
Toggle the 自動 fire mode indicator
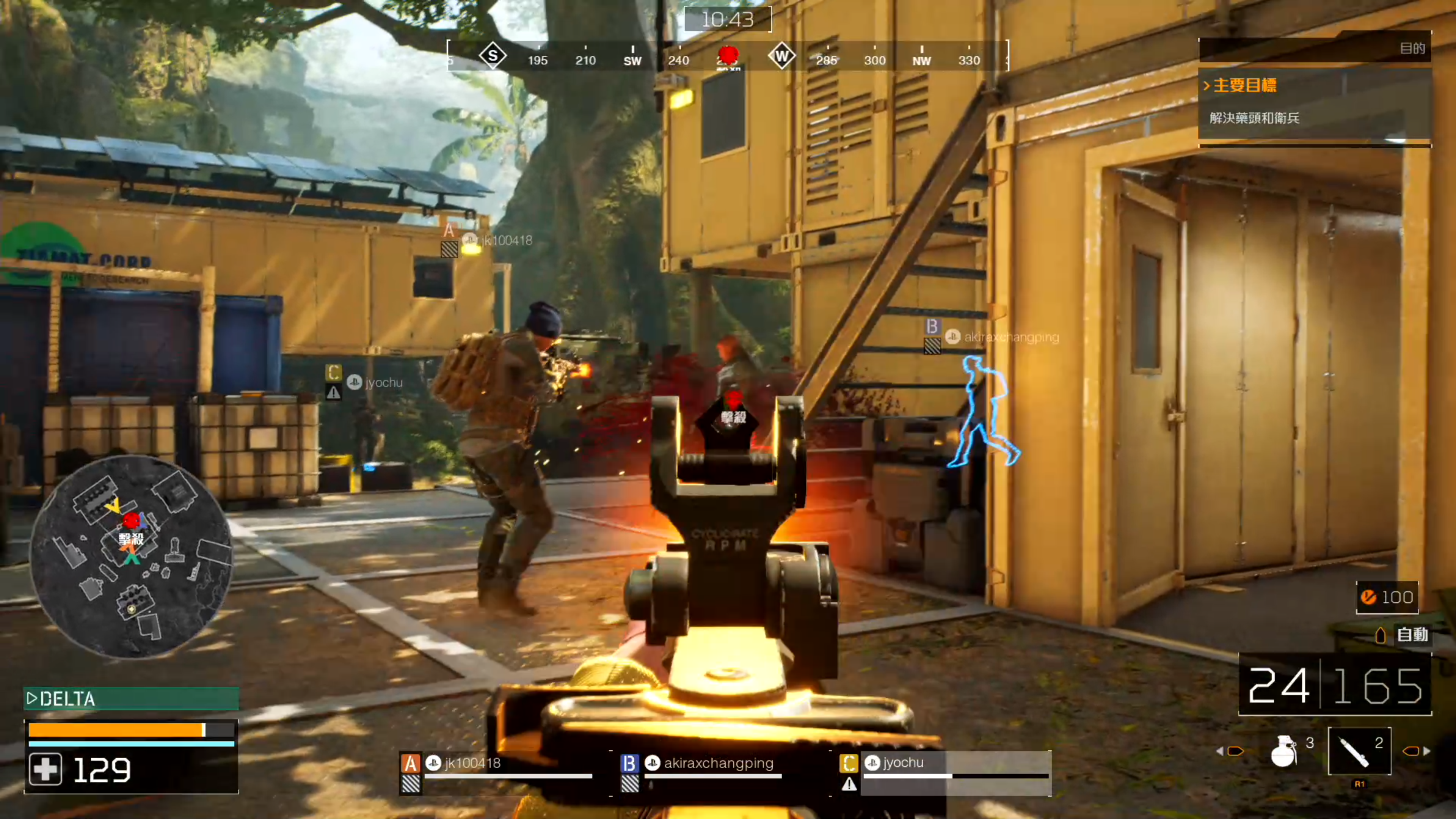pyautogui.click(x=1402, y=635)
